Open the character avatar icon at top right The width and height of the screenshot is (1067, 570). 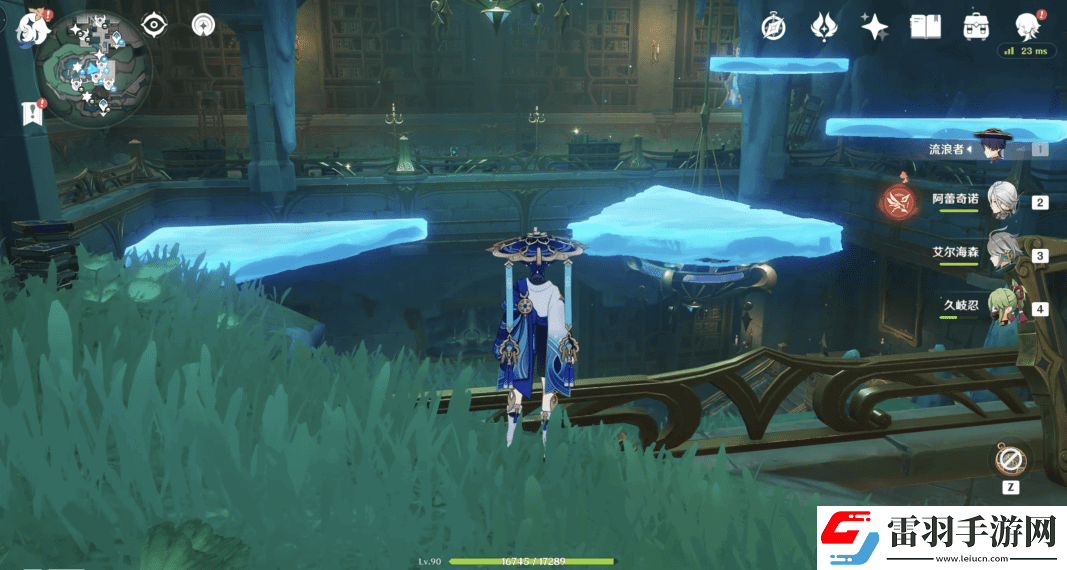1026,26
